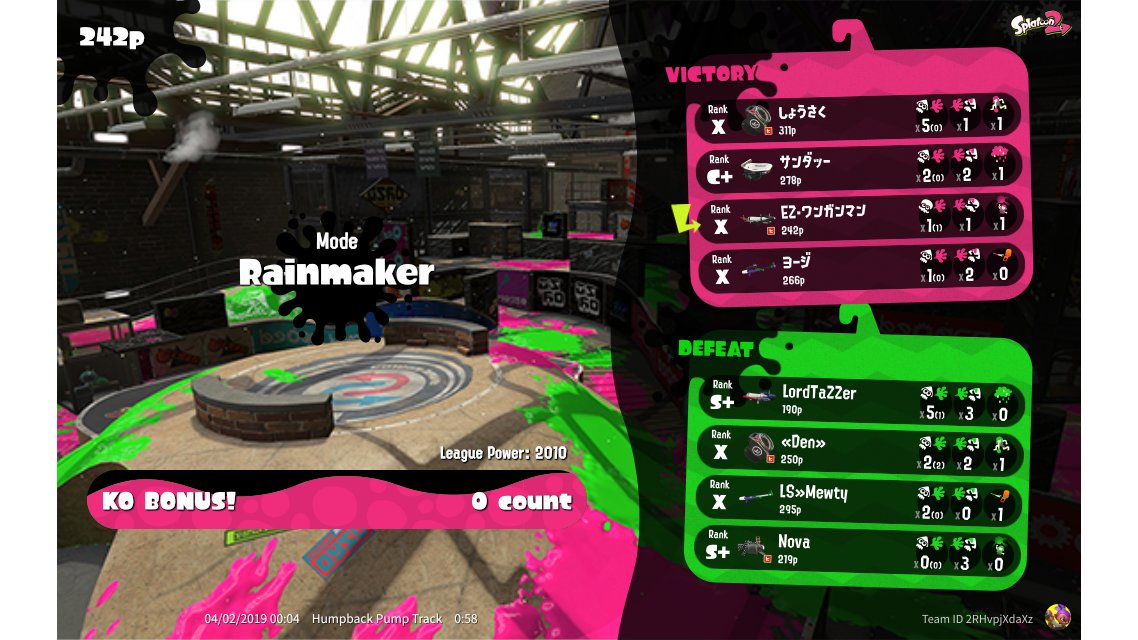Select the しょうさく player row
Screen dimensions: 1138x640
click(x=859, y=117)
